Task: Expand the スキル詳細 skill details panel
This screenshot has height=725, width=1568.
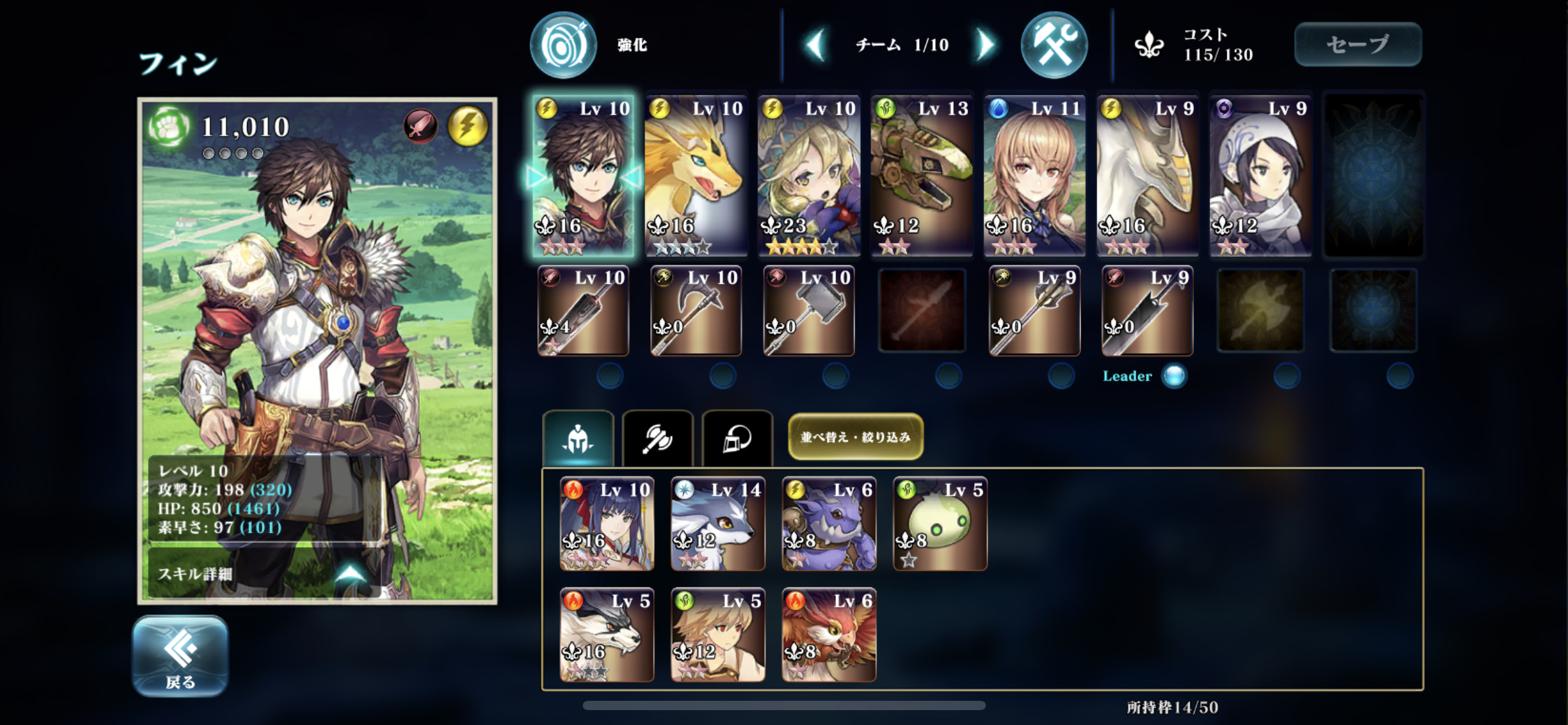Action: 263,573
